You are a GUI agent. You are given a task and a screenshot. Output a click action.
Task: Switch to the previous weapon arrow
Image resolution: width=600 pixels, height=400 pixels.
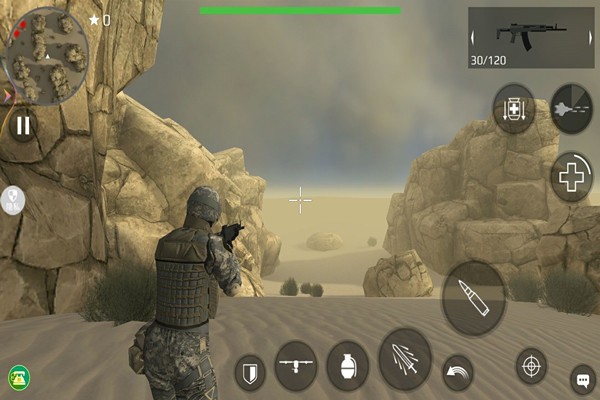click(474, 39)
